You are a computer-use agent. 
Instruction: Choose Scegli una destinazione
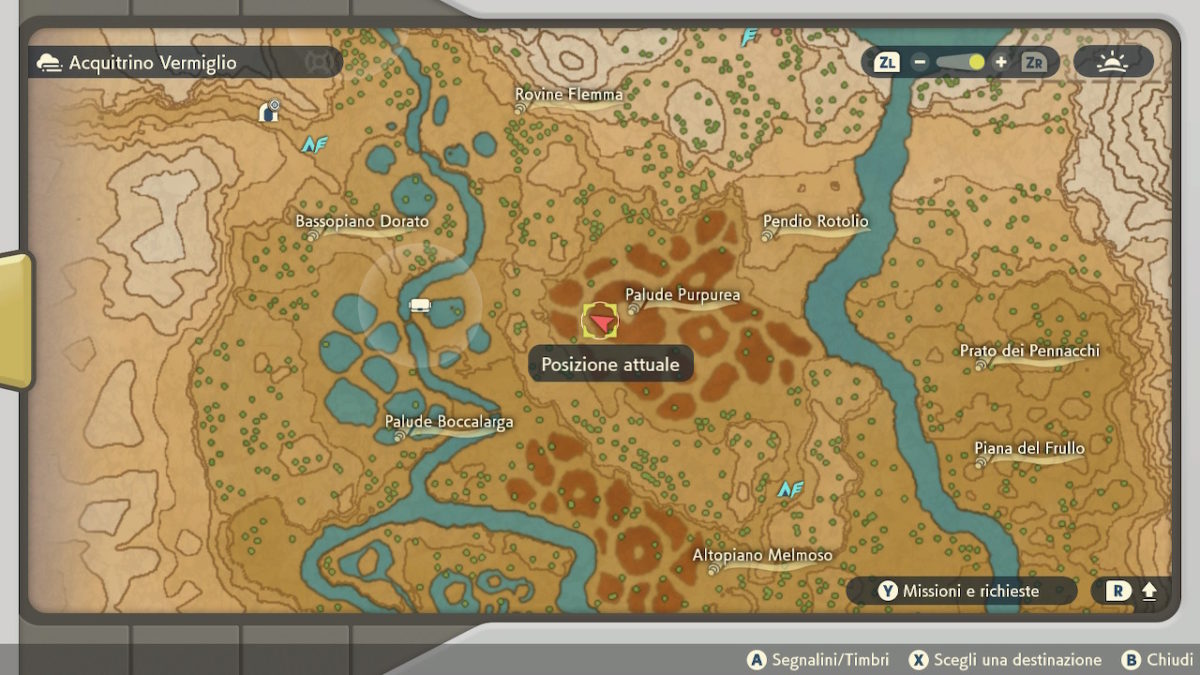click(x=1005, y=660)
